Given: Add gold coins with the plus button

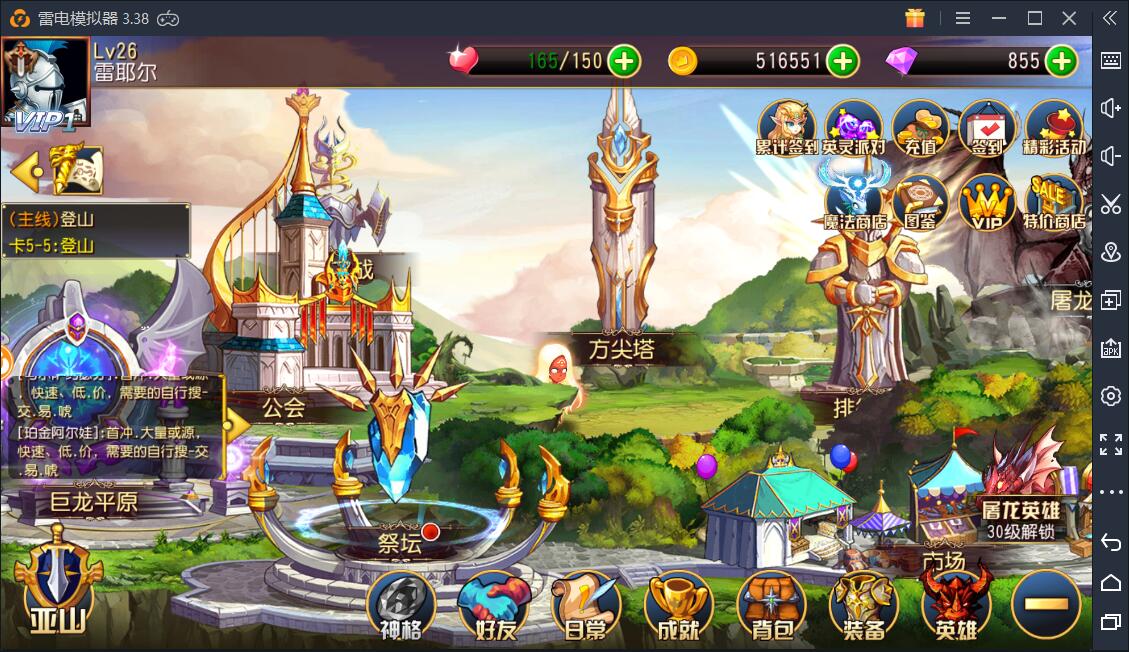Looking at the screenshot, I should coord(843,61).
